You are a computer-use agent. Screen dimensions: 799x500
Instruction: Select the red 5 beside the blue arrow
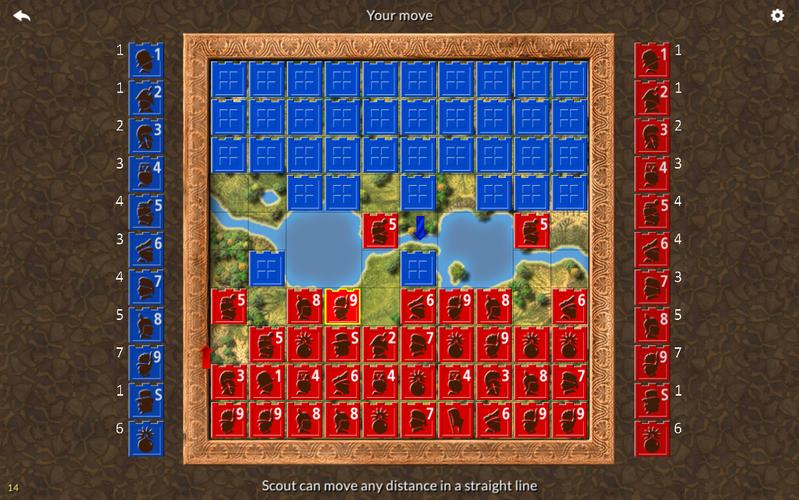pyautogui.click(x=382, y=231)
